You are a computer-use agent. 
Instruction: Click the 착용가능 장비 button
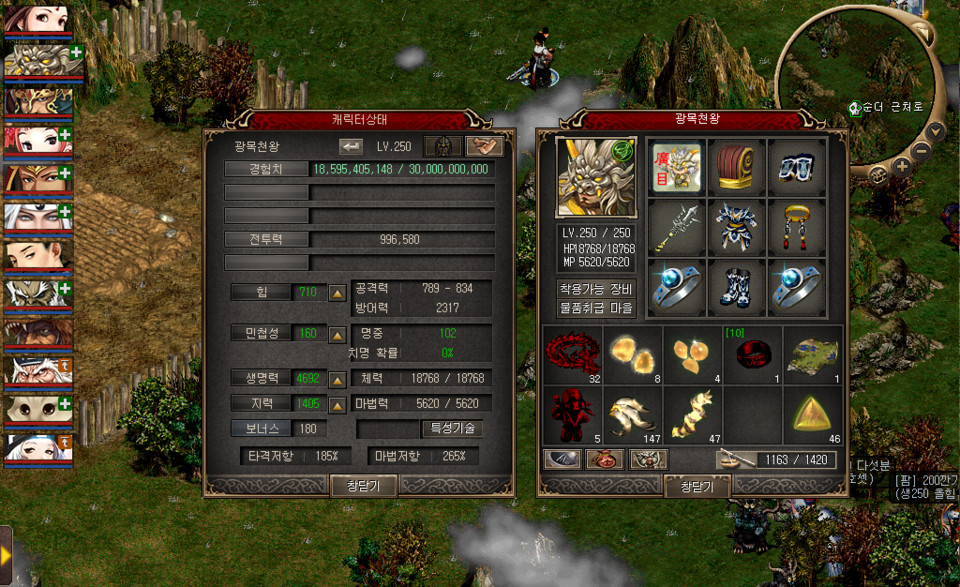[596, 289]
